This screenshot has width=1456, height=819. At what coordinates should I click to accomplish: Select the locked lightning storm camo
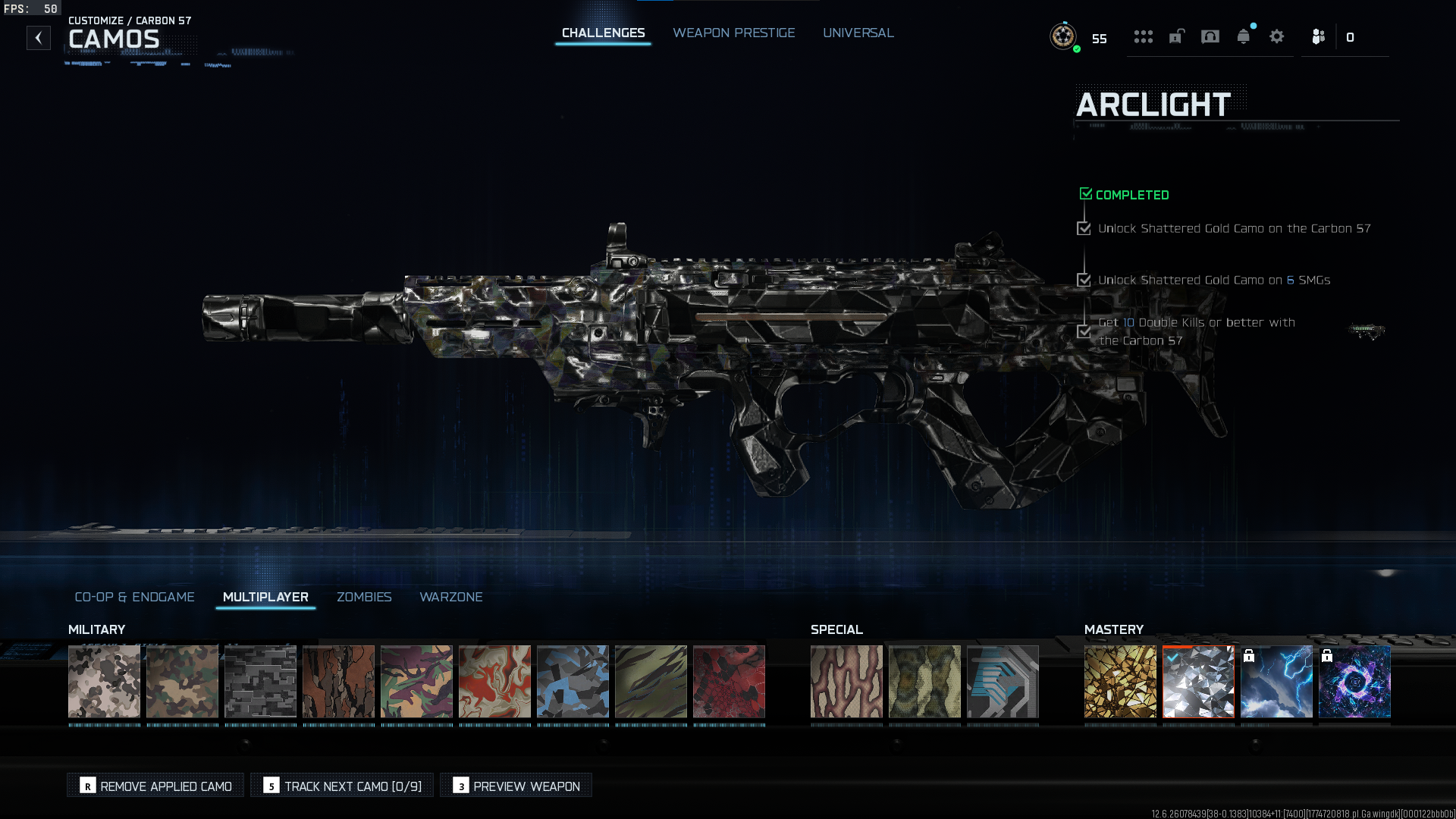click(1276, 682)
